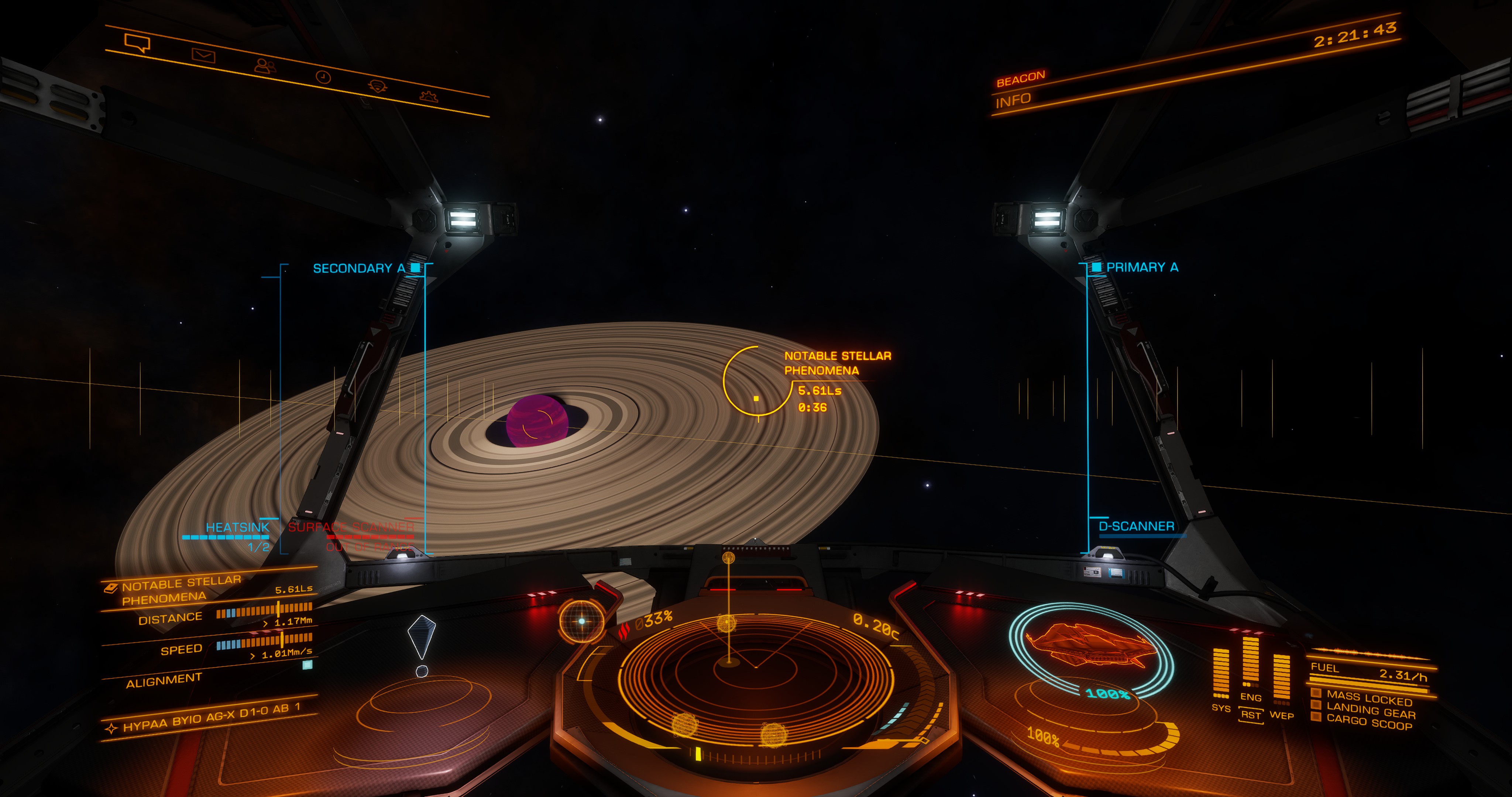Click the Notable Stellar Phenomena target reticle

point(757,382)
